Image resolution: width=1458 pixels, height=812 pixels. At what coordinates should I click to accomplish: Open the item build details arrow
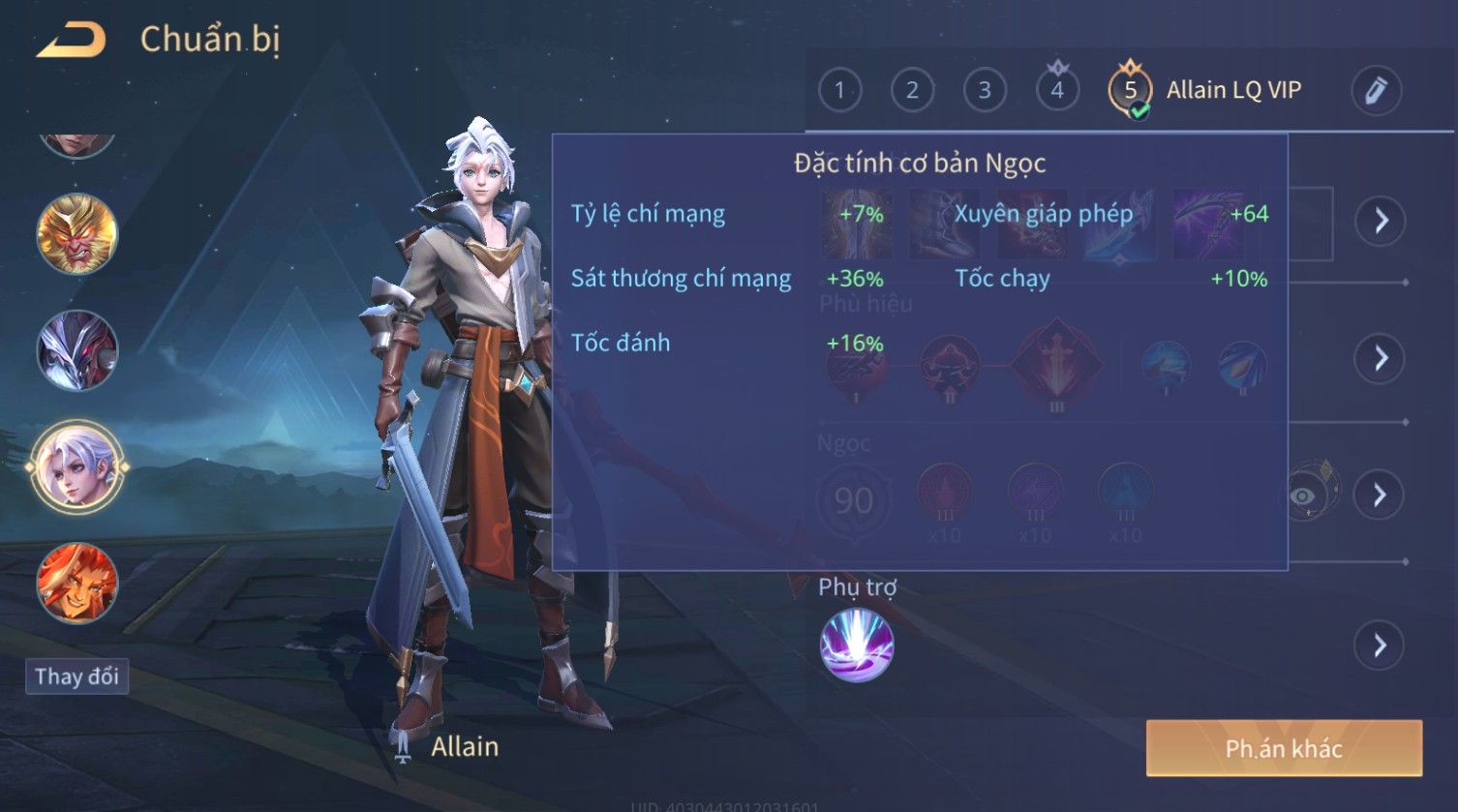coord(1381,221)
